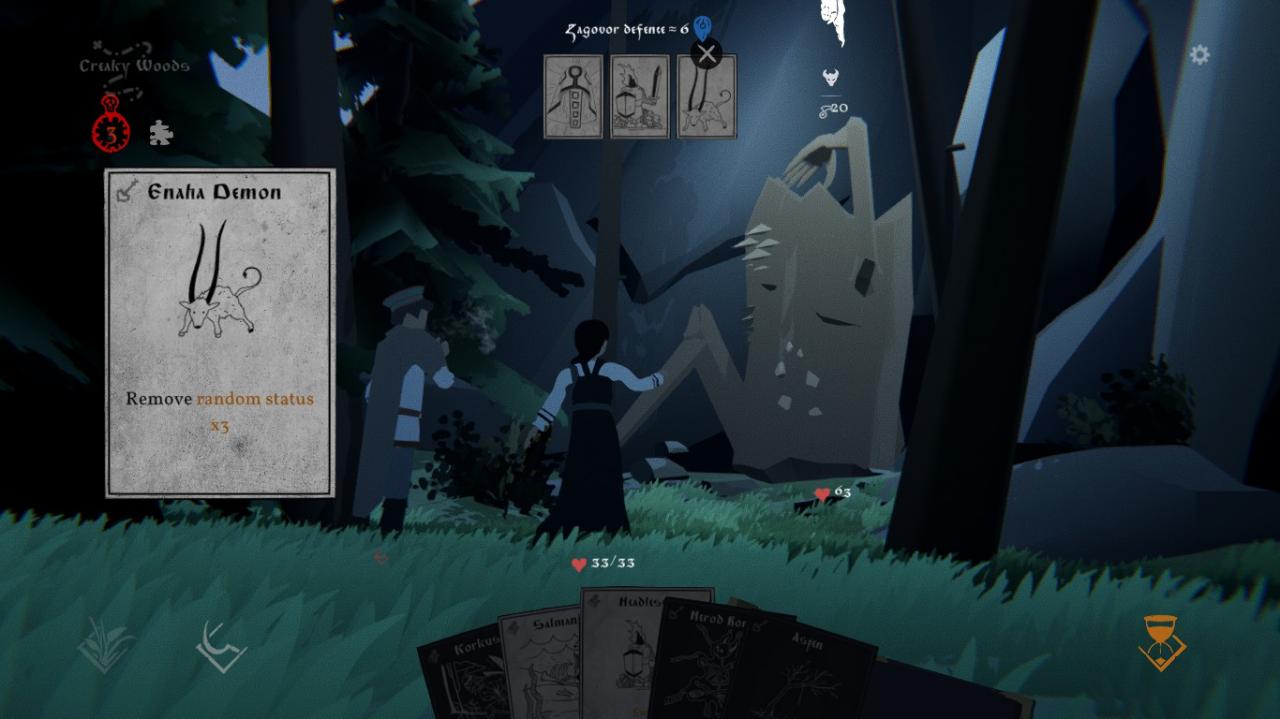1280x719 pixels.
Task: Click the orange hourglass end turn button
Action: (x=1162, y=642)
